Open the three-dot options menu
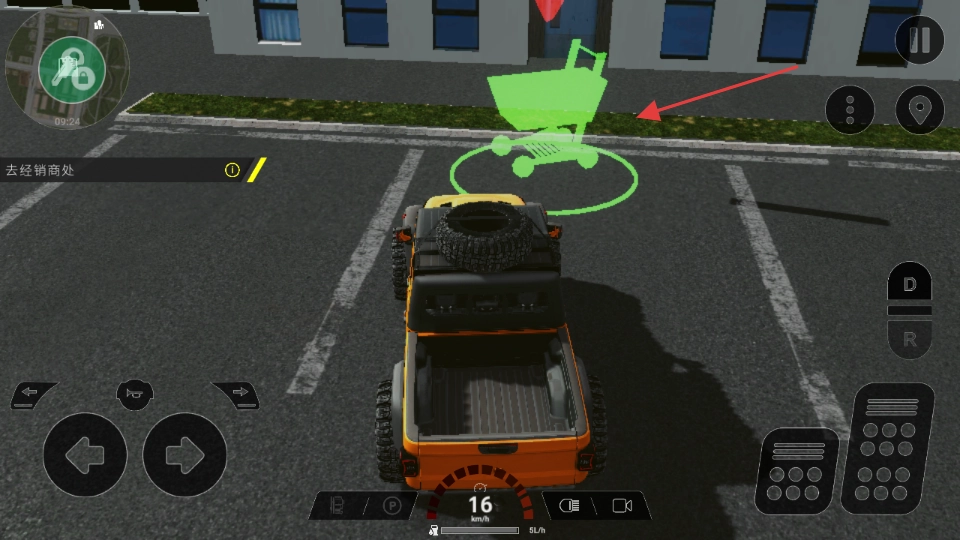Viewport: 960px width, 540px height. point(850,109)
